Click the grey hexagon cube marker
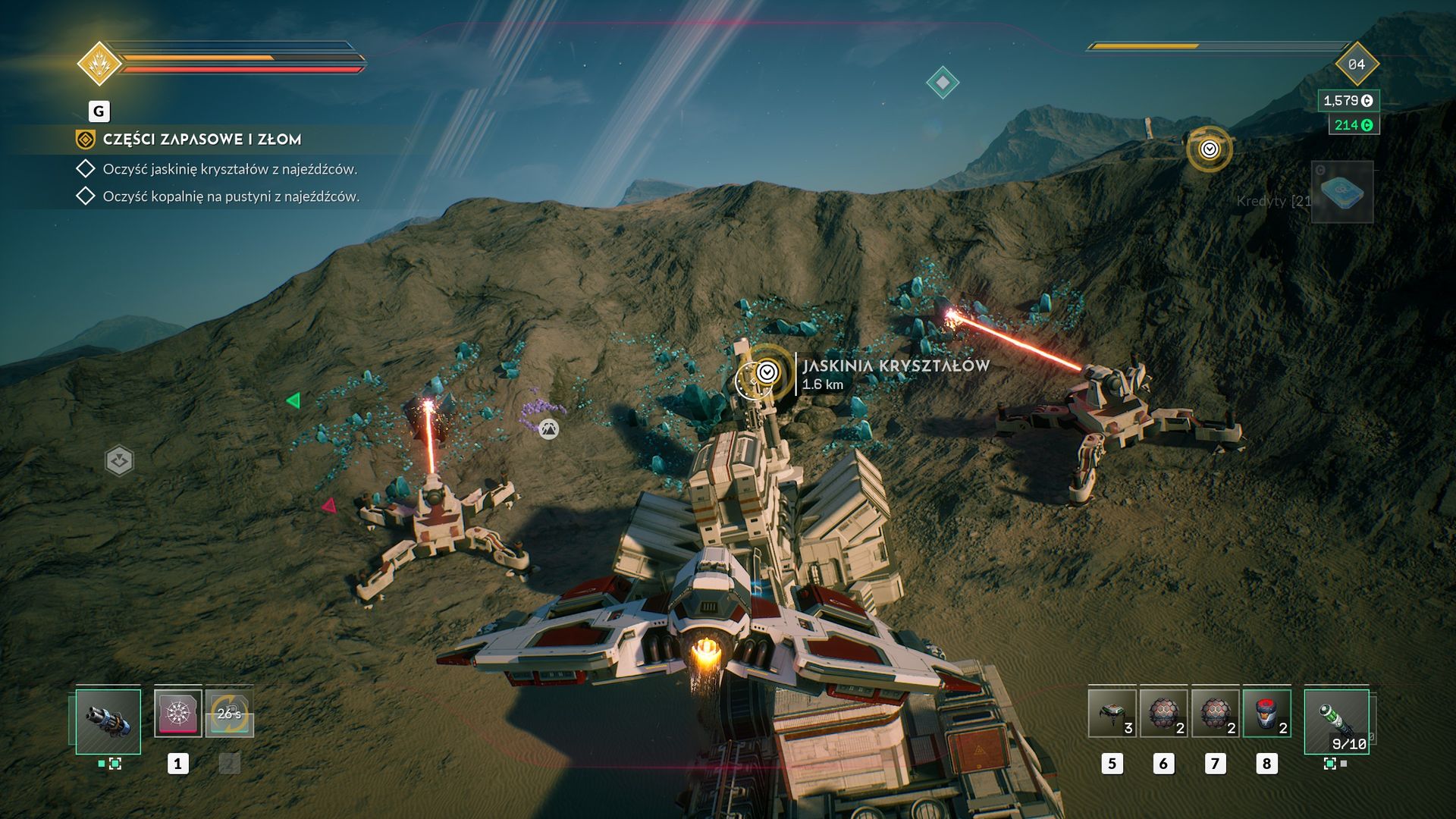This screenshot has height=819, width=1456. click(x=119, y=460)
